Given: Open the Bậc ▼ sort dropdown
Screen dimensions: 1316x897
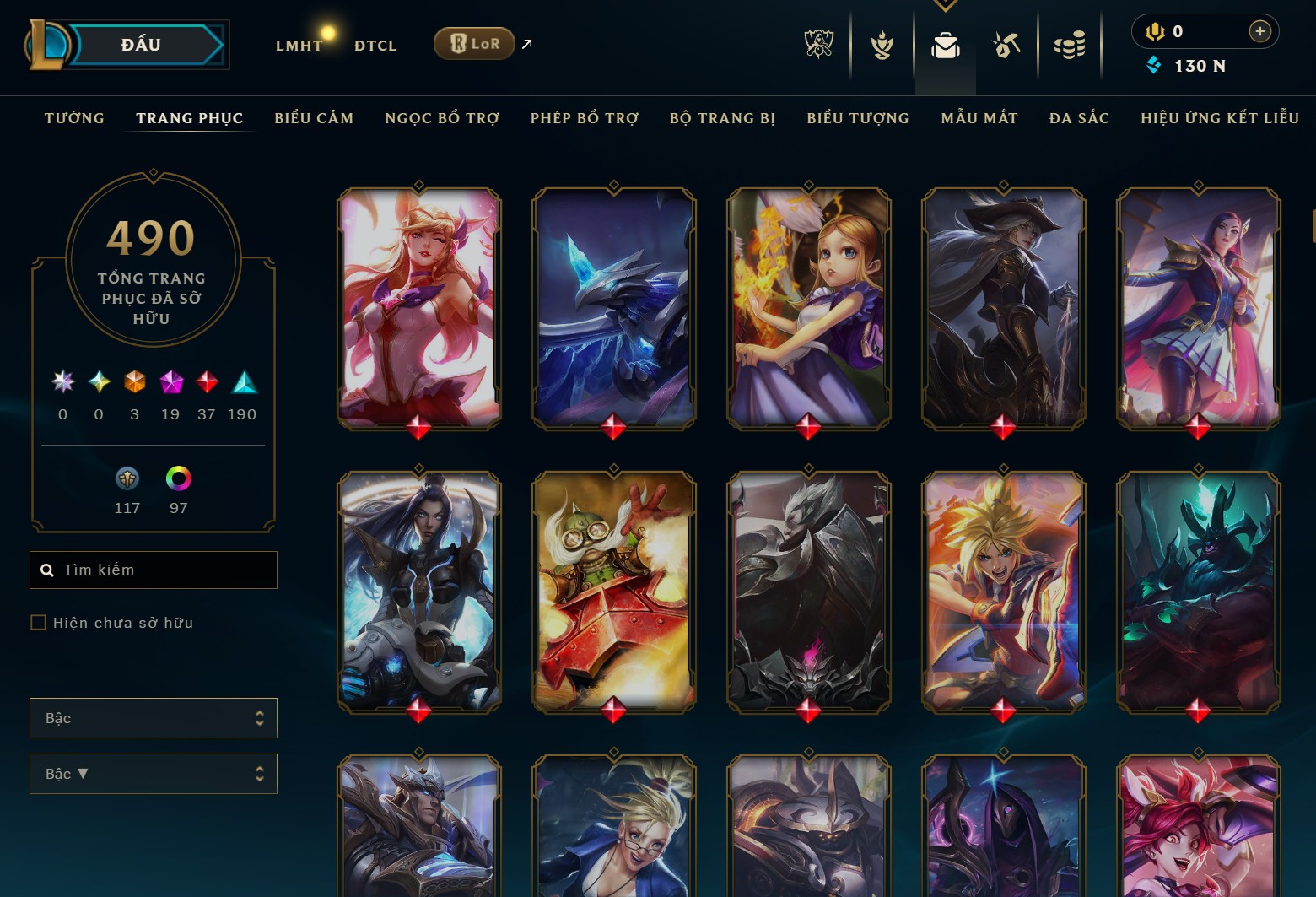Looking at the screenshot, I should (153, 773).
